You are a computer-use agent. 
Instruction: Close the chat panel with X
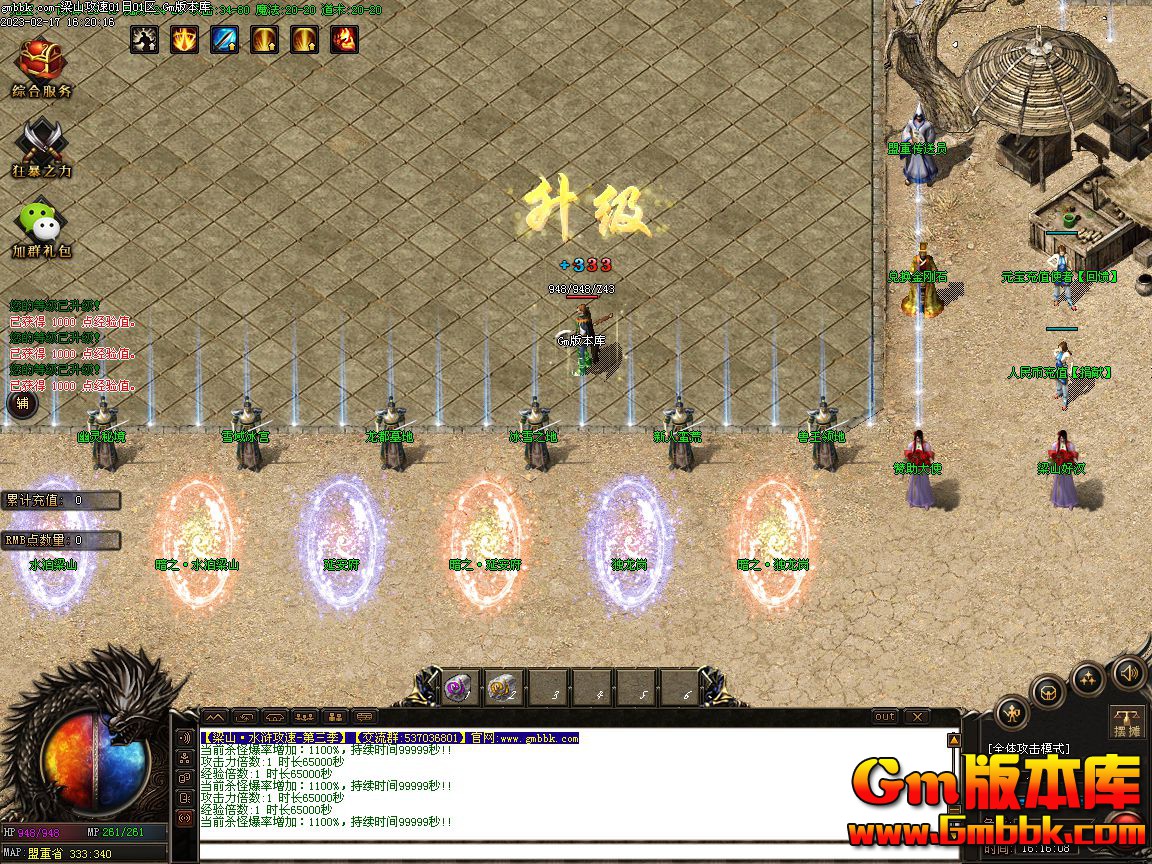pos(916,717)
